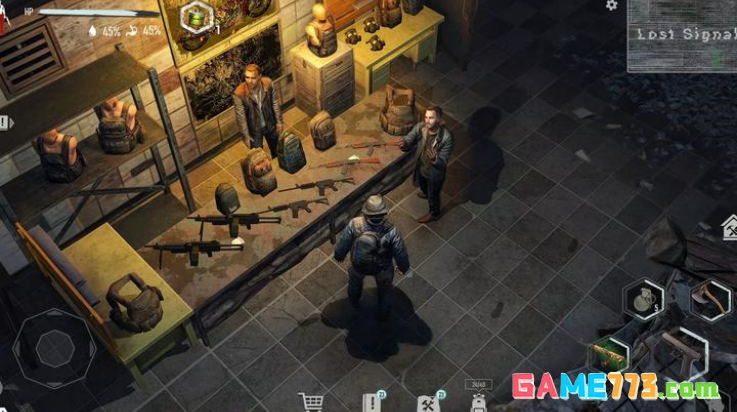Tap the virtual movement joystick

tap(54, 345)
